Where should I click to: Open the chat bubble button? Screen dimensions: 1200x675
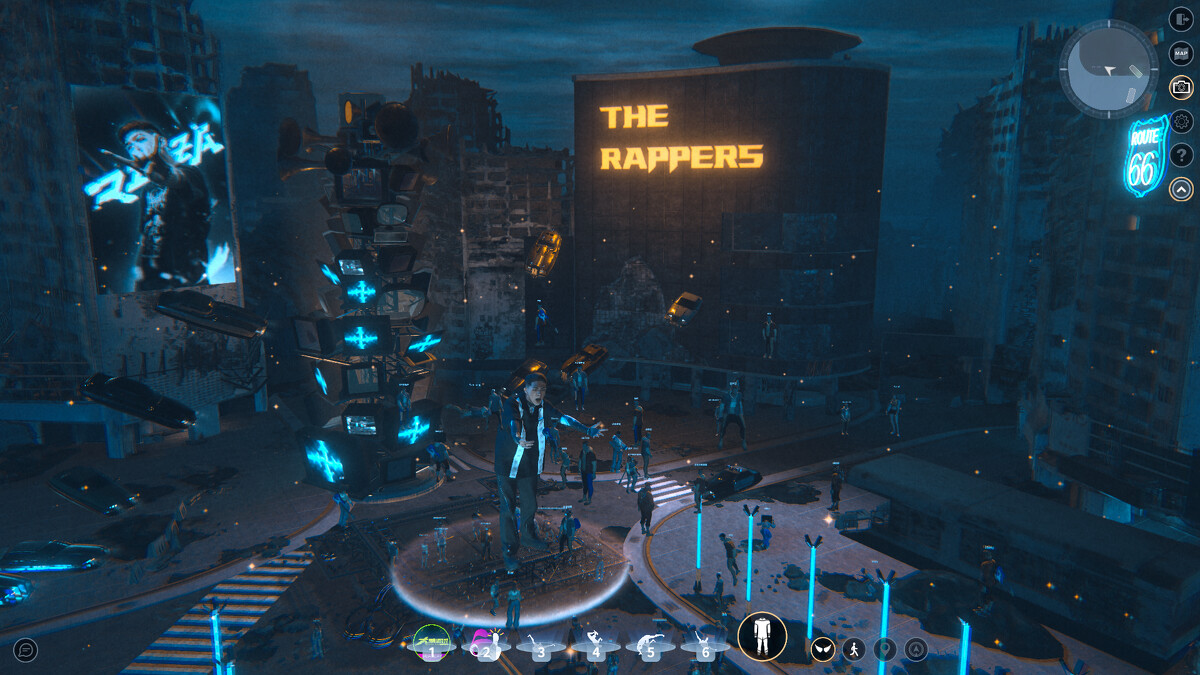point(26,650)
